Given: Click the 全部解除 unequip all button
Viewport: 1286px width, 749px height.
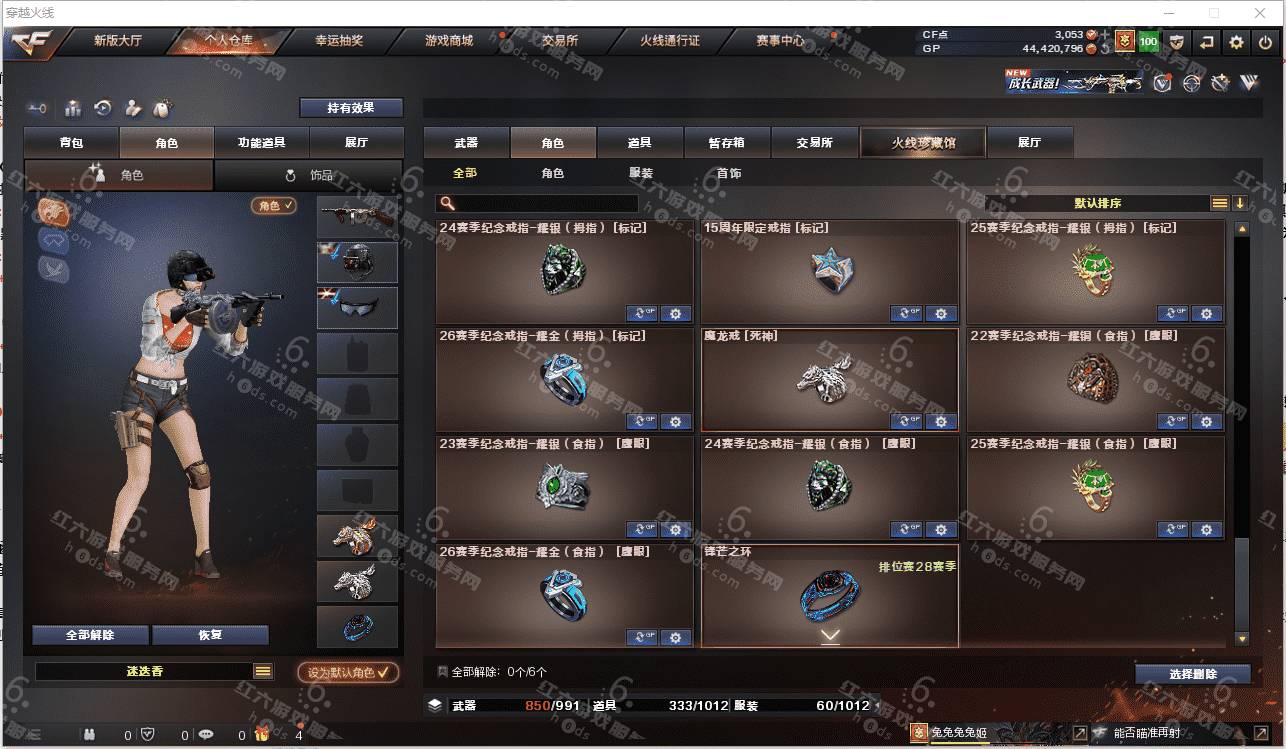Looking at the screenshot, I should pos(91,635).
